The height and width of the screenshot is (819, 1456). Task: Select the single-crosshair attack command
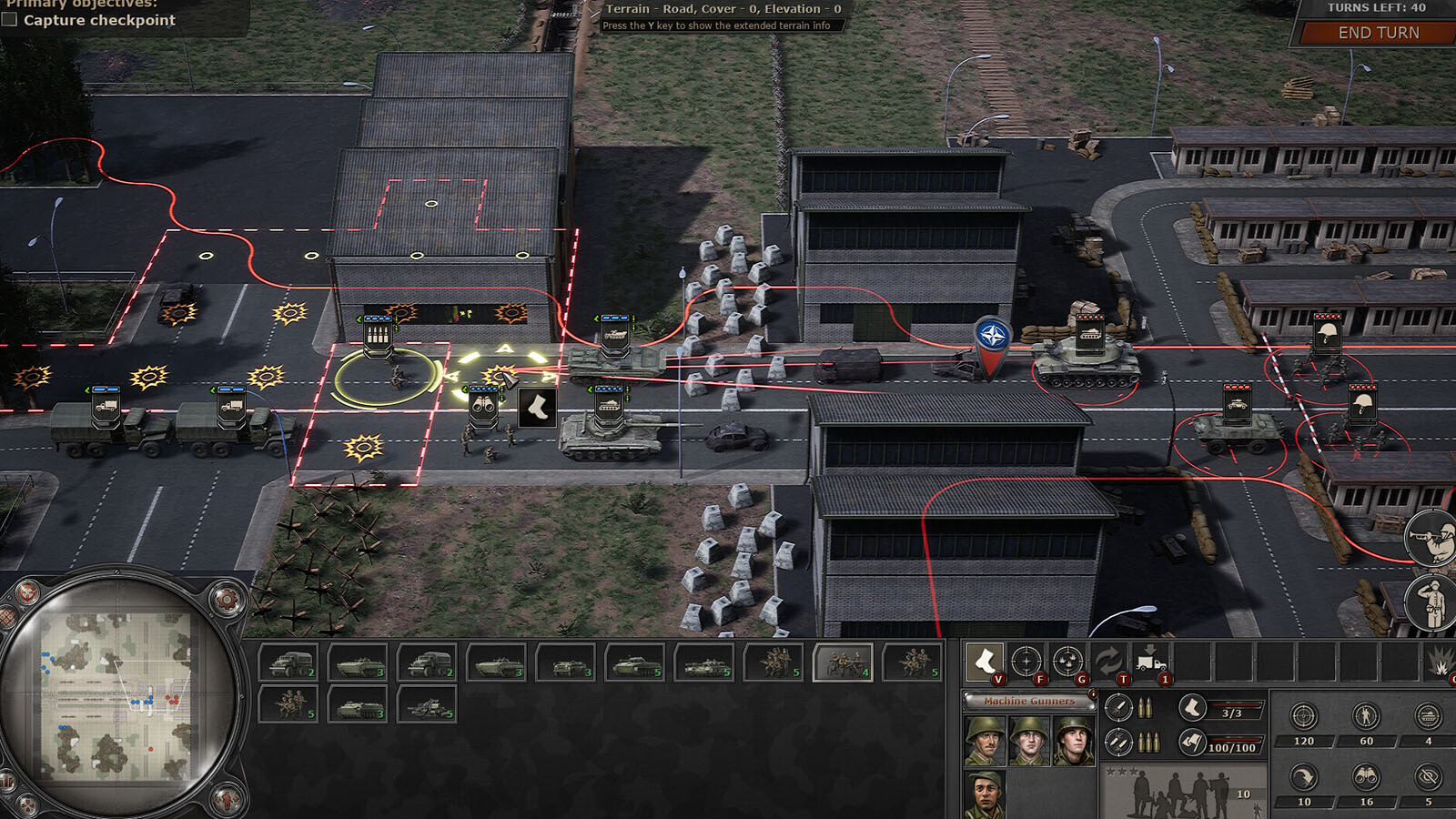point(1026,662)
